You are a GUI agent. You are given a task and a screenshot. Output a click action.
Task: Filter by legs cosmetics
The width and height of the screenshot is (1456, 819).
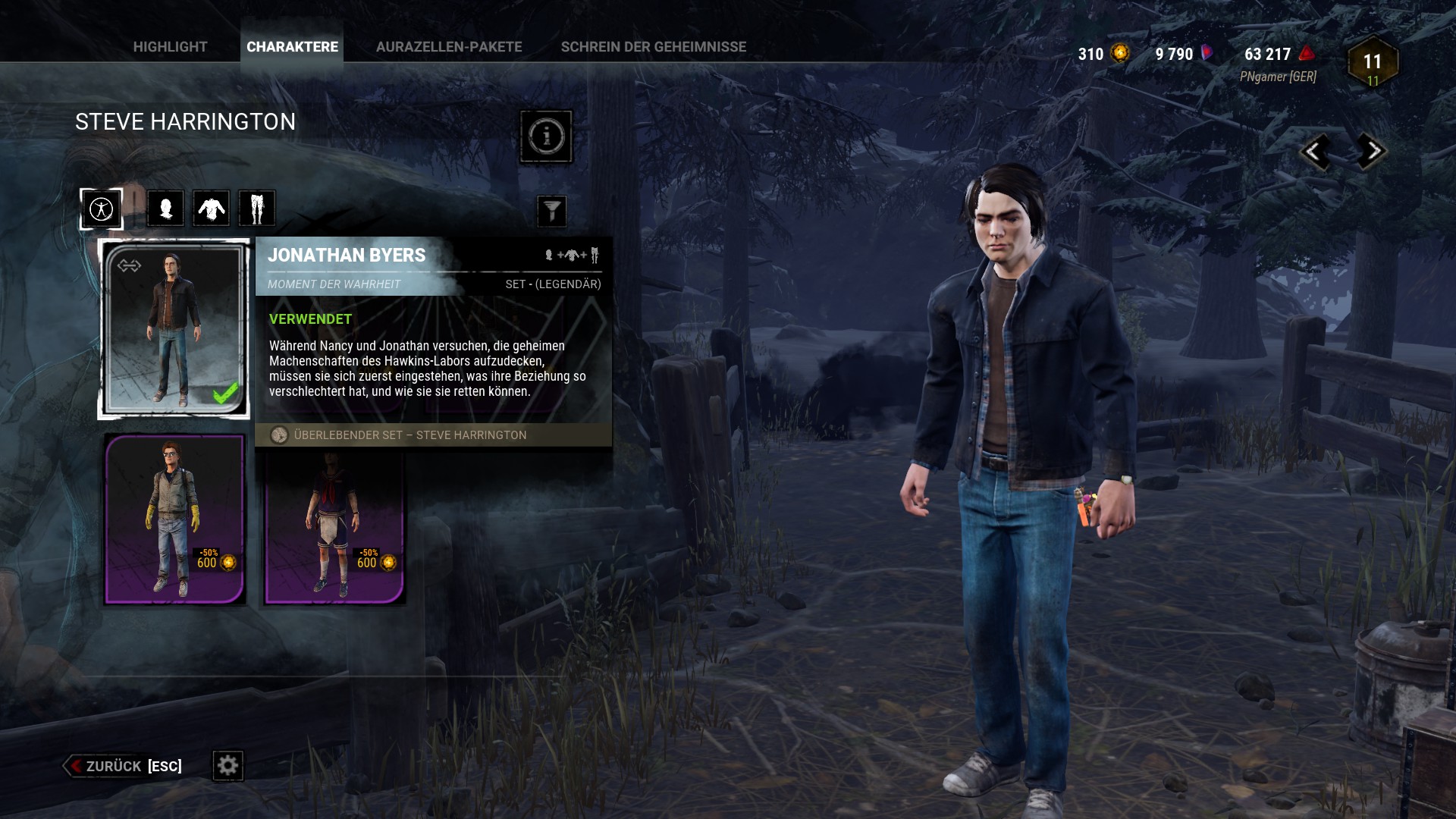(x=257, y=209)
